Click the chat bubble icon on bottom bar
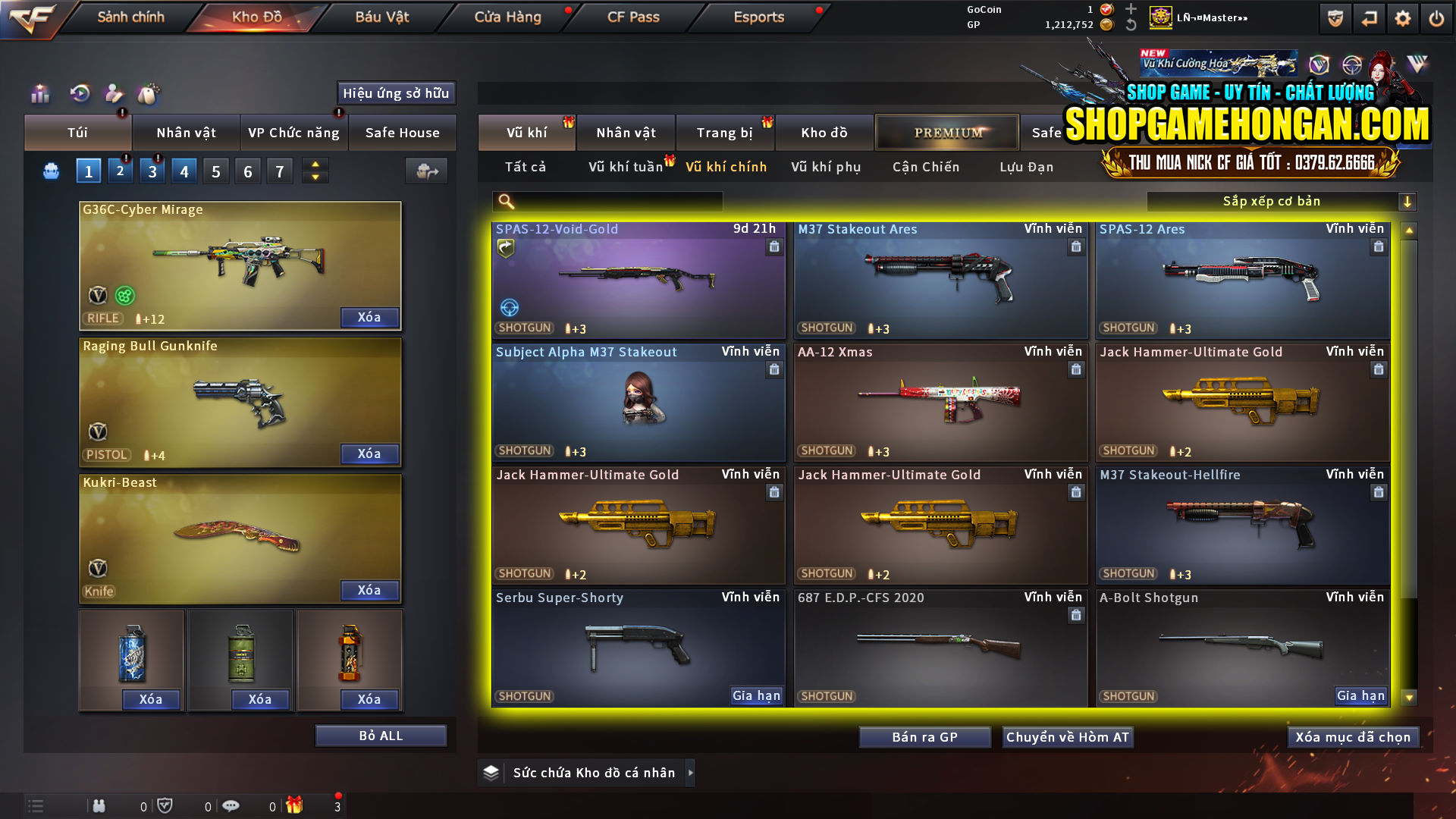1456x819 pixels. pyautogui.click(x=231, y=805)
